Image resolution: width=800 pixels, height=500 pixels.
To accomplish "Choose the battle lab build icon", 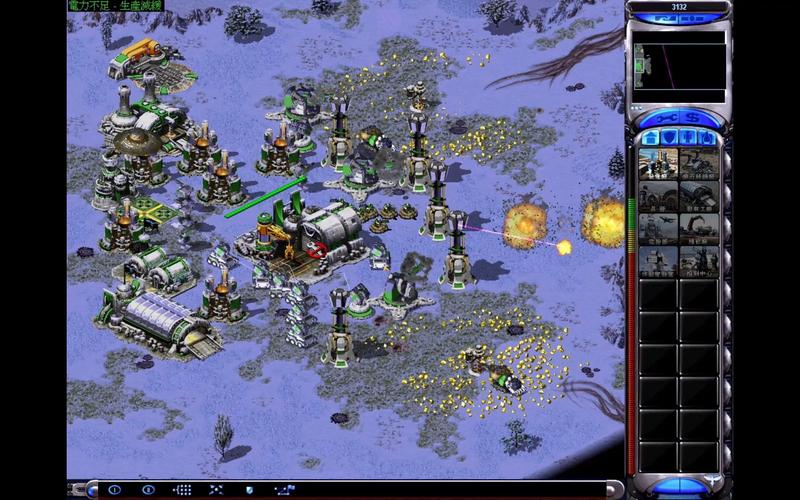I will pyautogui.click(x=659, y=262).
